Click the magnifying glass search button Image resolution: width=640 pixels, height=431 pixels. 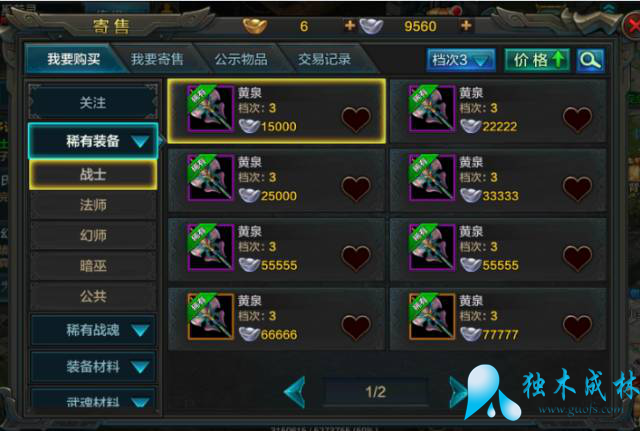[x=590, y=60]
